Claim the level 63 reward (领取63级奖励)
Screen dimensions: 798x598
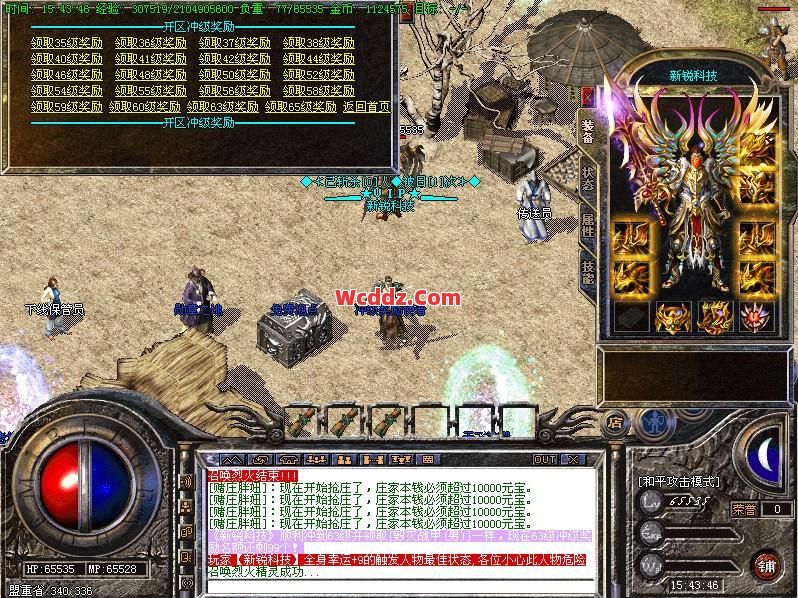click(x=224, y=106)
